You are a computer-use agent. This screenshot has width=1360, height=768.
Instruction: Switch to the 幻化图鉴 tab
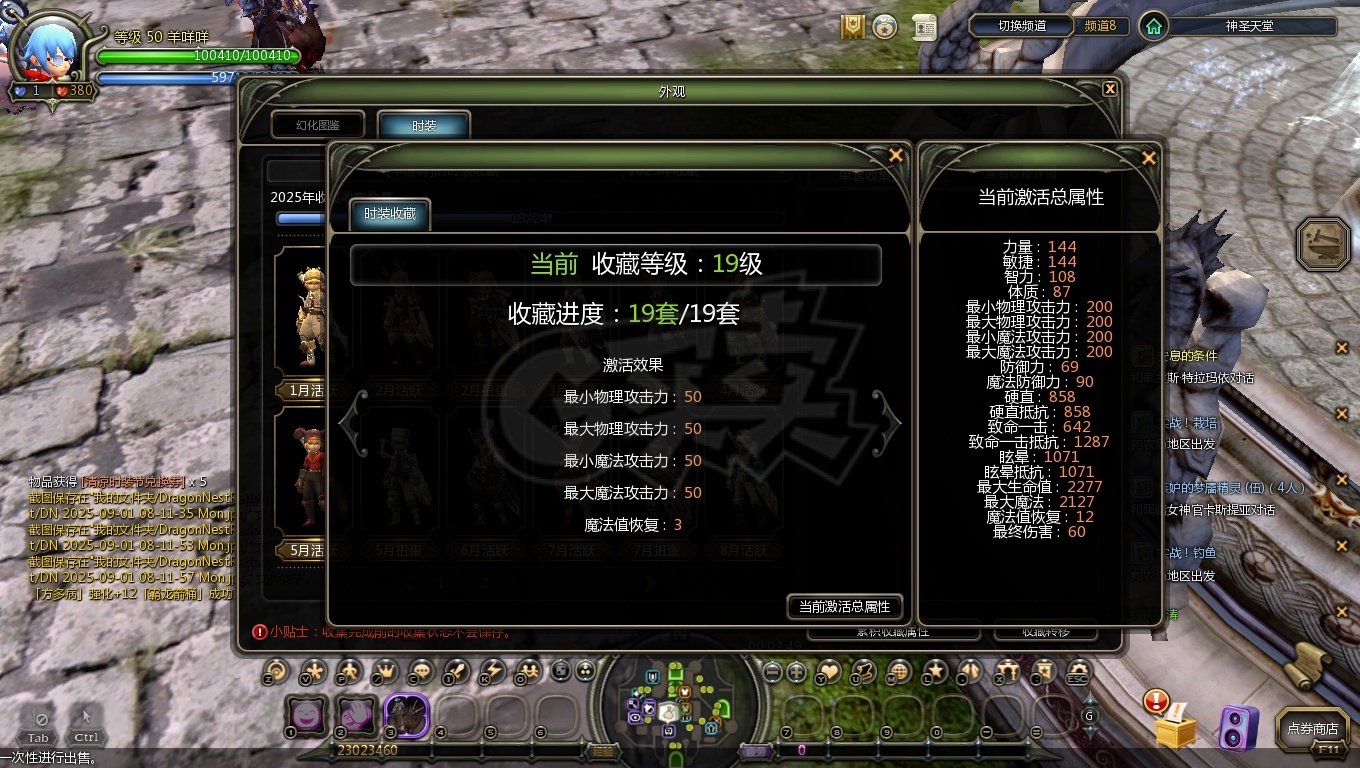point(318,124)
